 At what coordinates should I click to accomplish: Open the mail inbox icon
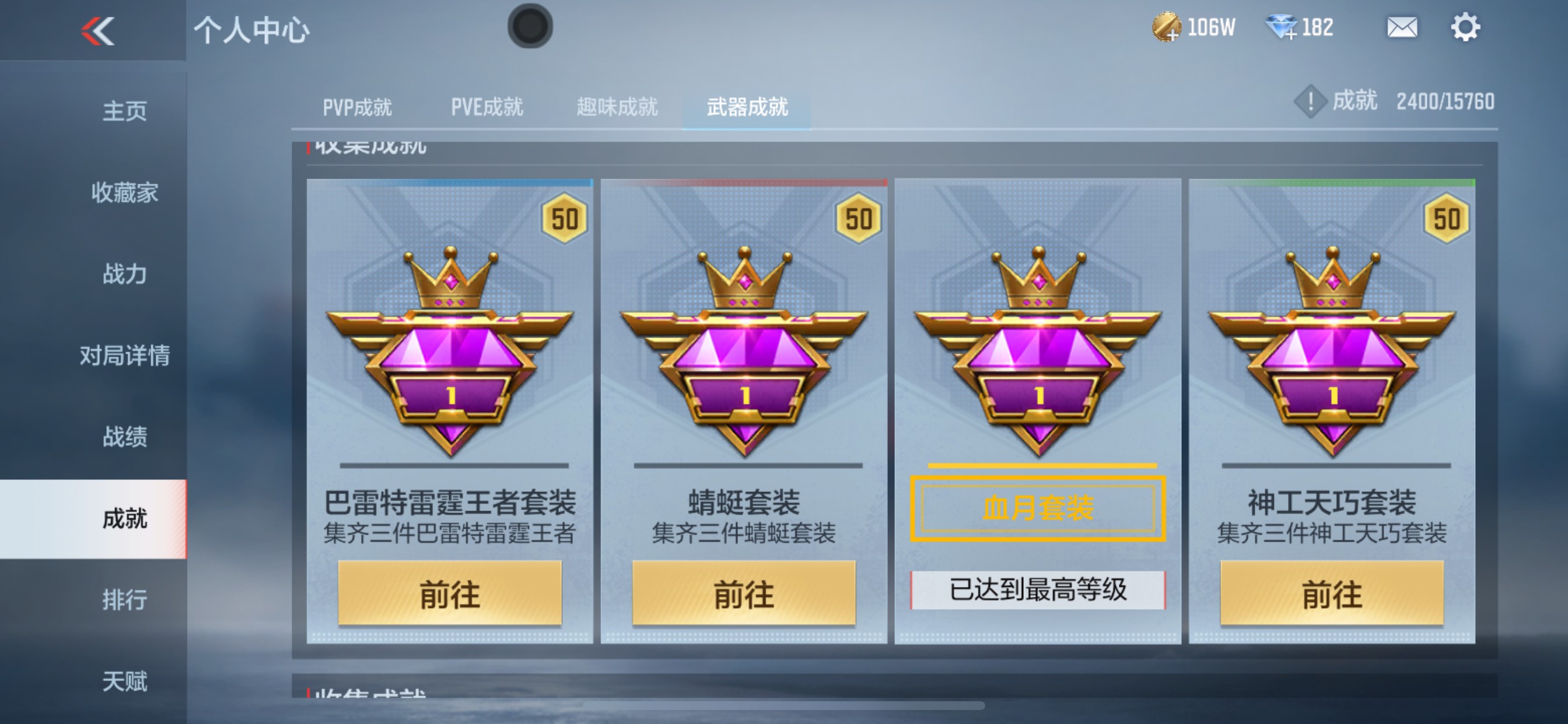pos(1402,27)
